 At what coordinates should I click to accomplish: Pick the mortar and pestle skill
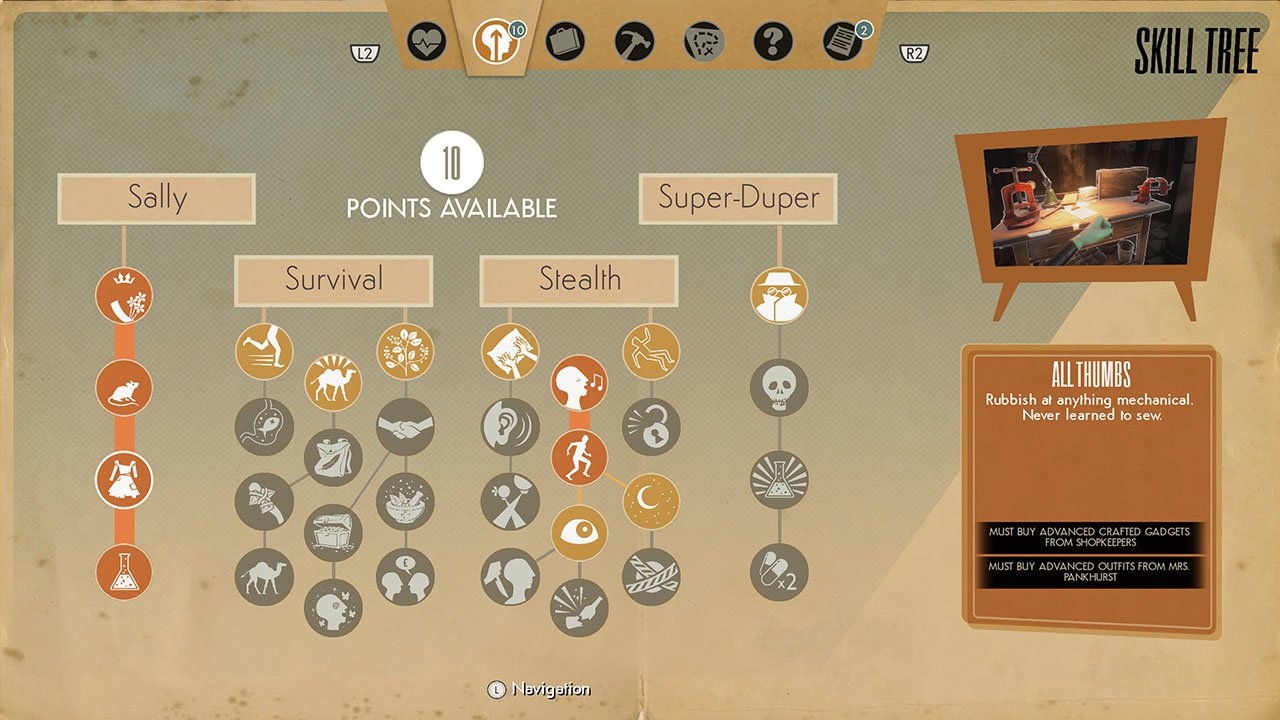405,500
